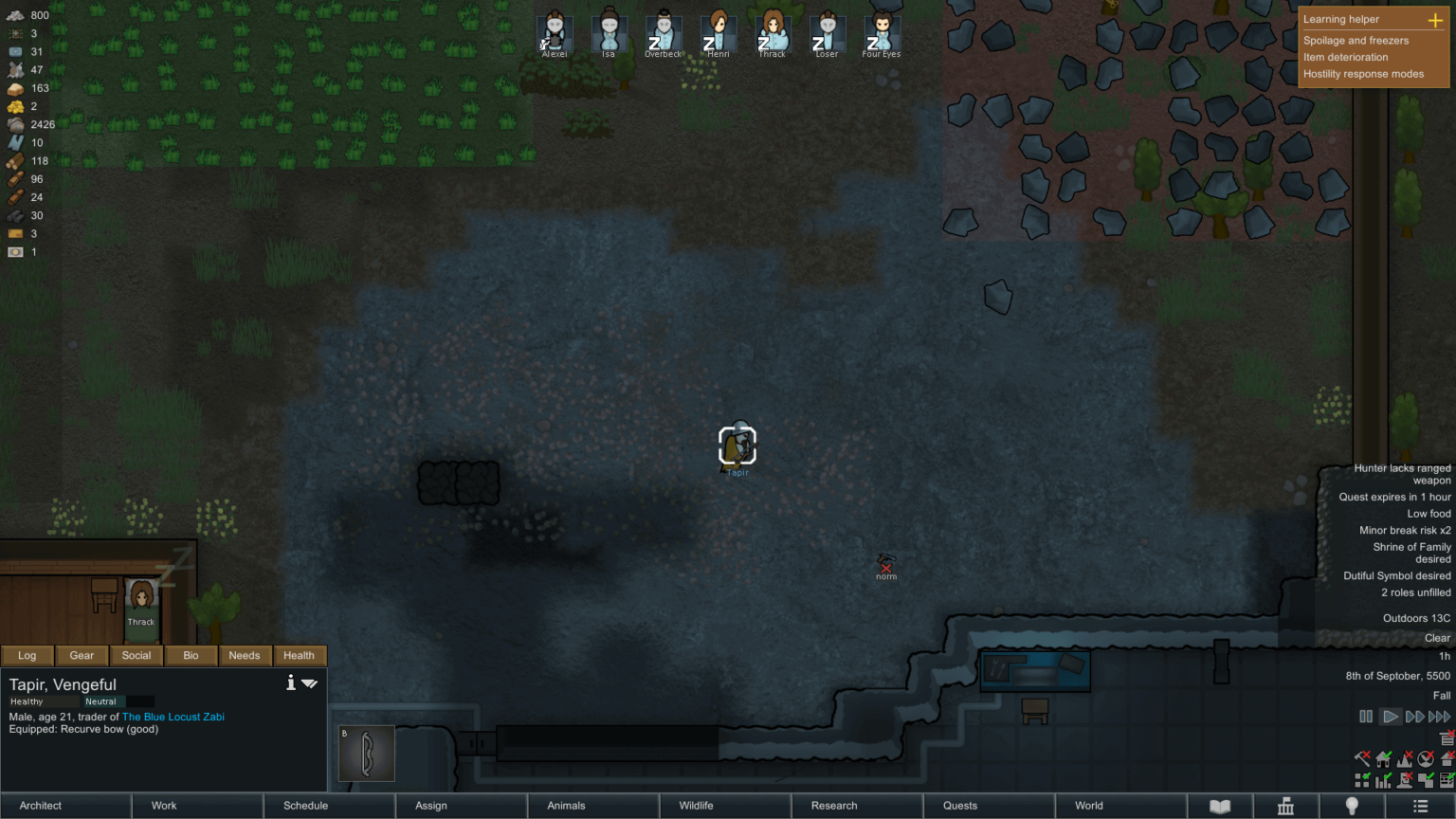This screenshot has width=1456, height=819.
Task: Activate fastest speed with triple-arrow button
Action: click(1441, 717)
